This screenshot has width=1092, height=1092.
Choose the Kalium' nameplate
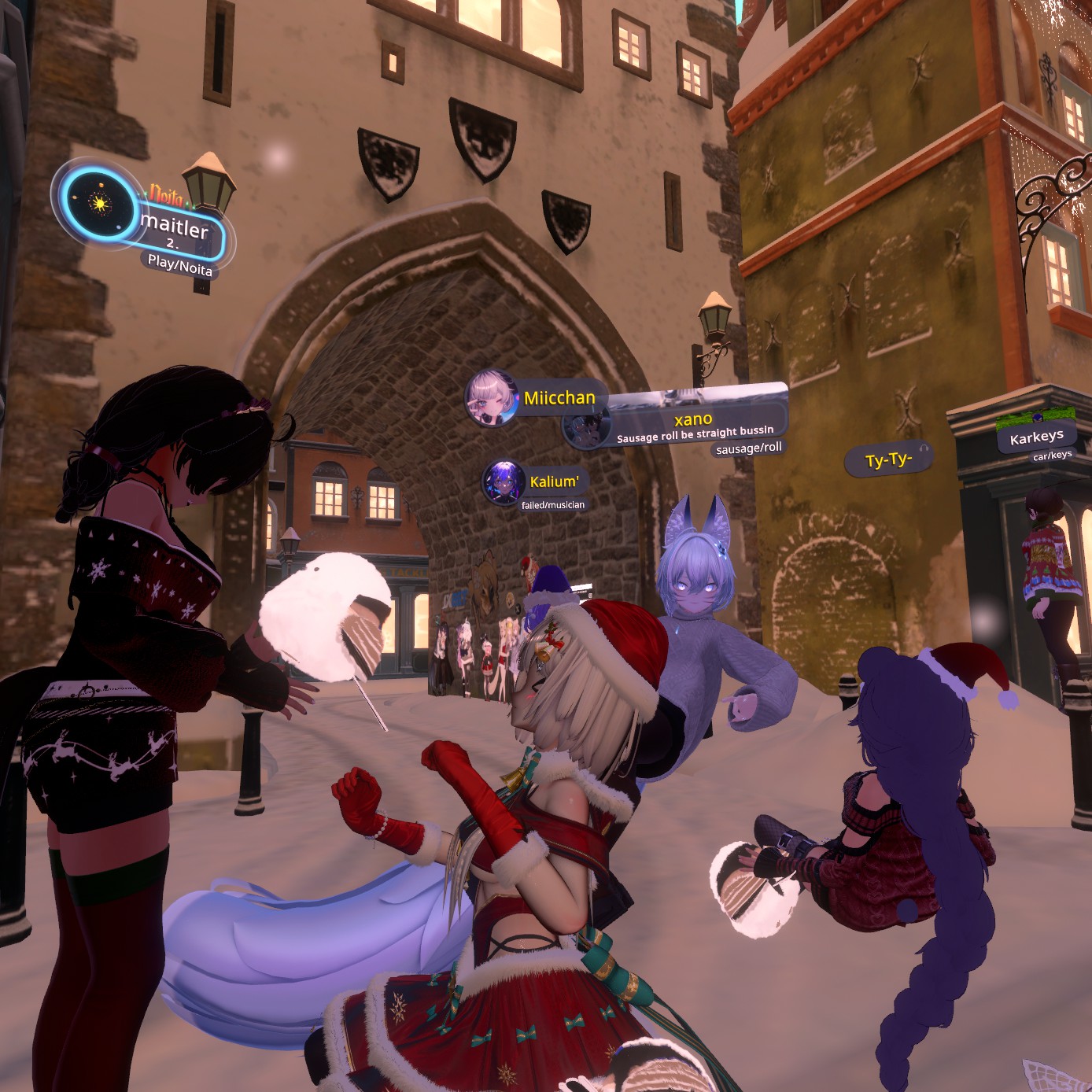554,481
